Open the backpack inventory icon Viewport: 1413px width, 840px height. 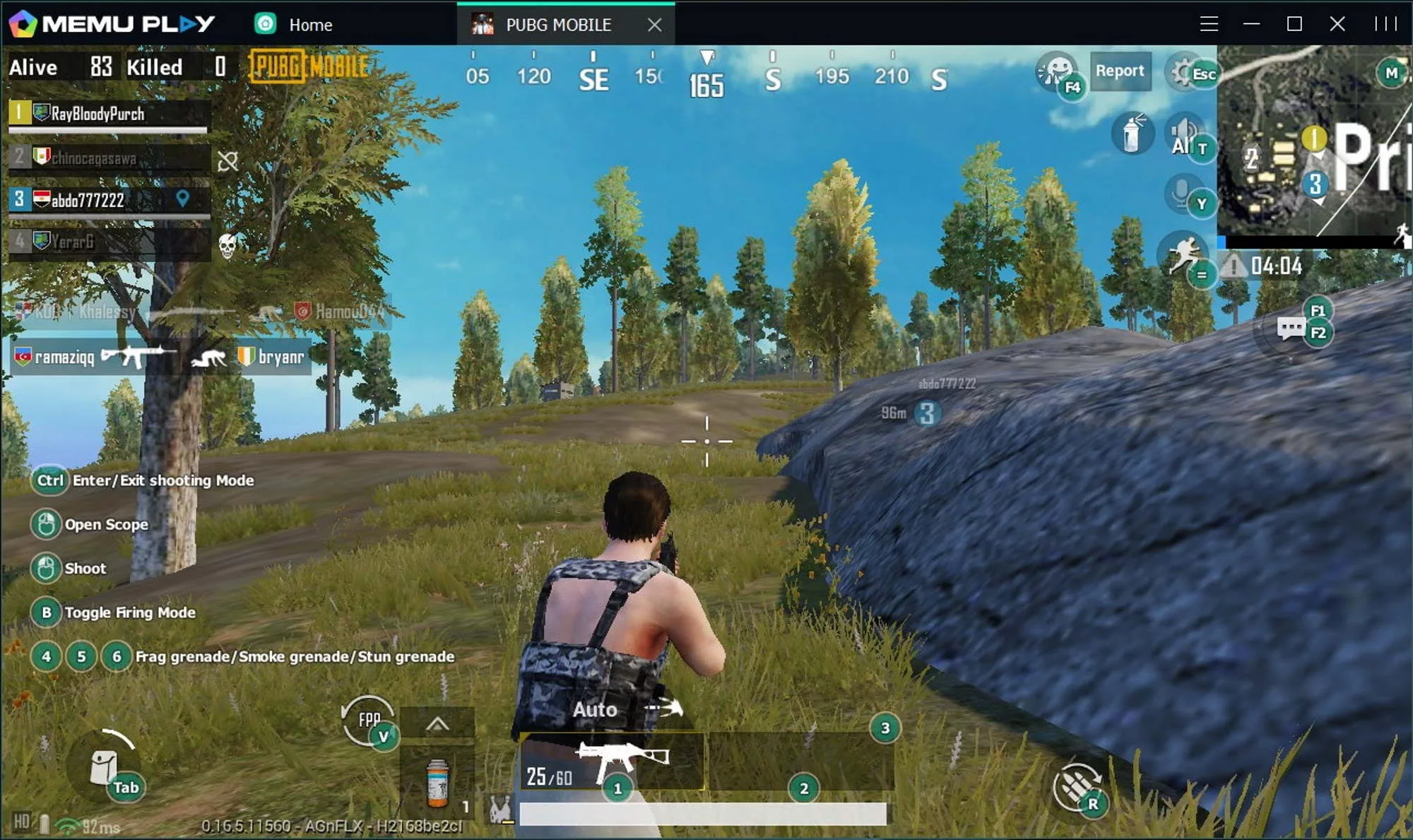point(104,767)
